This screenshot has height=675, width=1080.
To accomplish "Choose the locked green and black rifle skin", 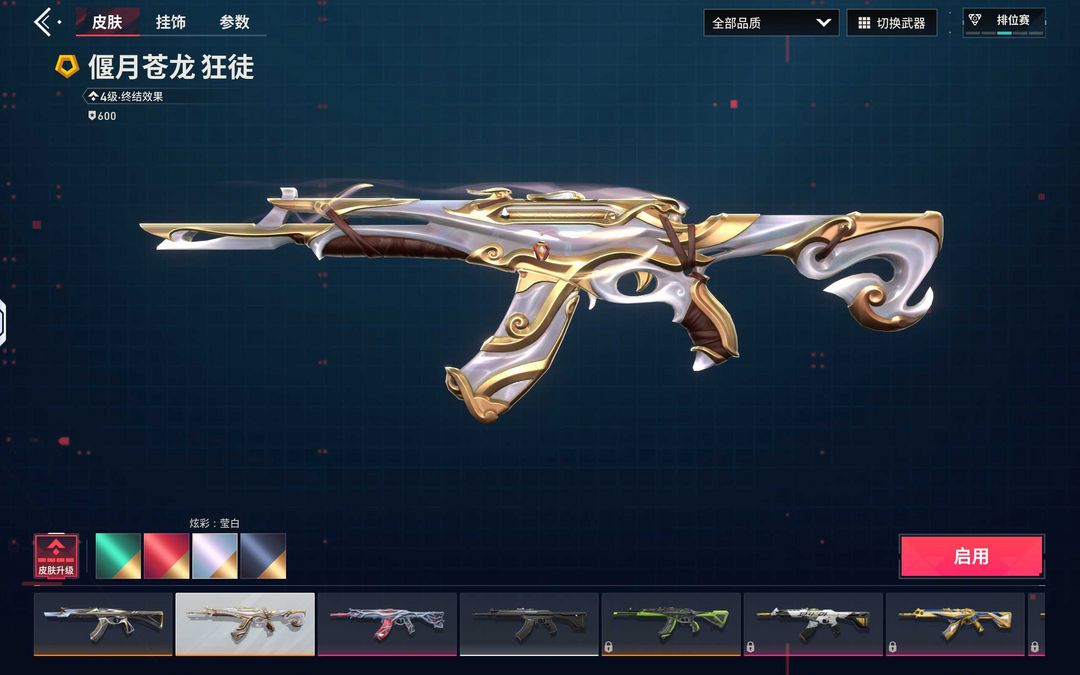I will pos(671,624).
